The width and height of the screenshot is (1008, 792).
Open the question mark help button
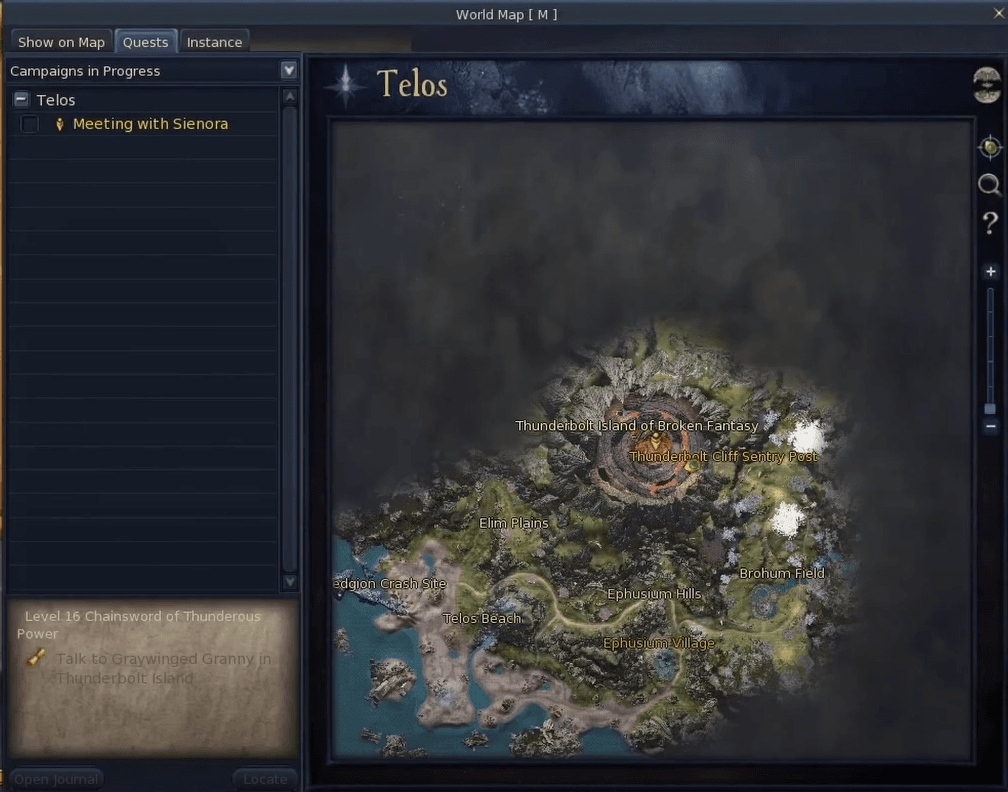click(990, 223)
